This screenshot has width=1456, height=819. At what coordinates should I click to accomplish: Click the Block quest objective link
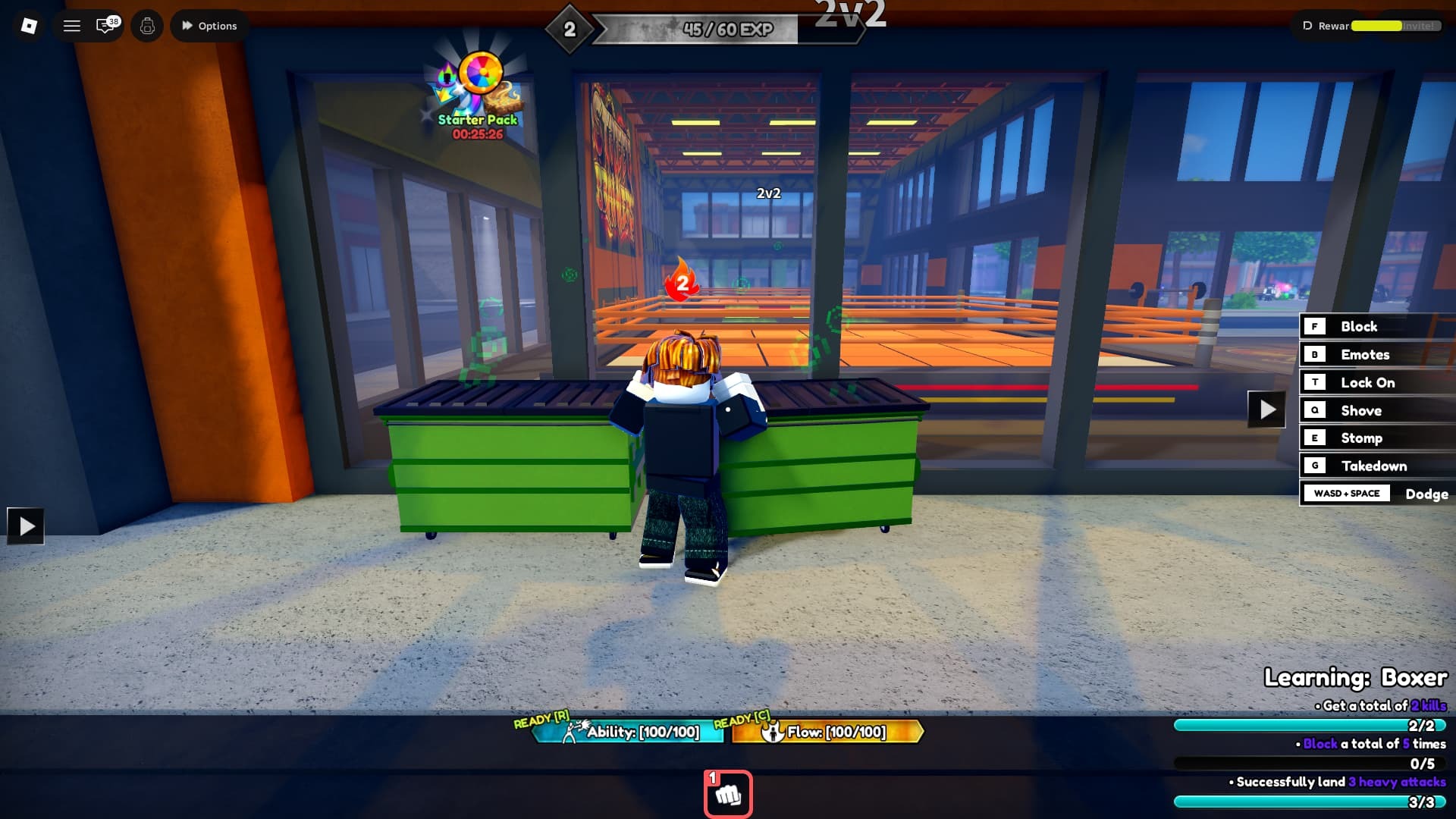(1319, 744)
